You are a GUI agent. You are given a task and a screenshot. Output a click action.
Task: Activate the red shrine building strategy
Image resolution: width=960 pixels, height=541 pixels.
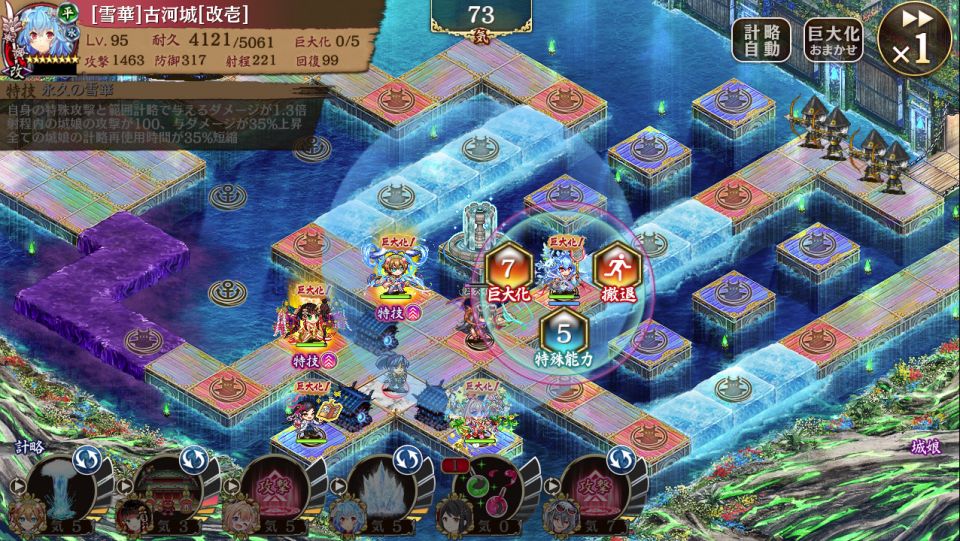click(167, 489)
